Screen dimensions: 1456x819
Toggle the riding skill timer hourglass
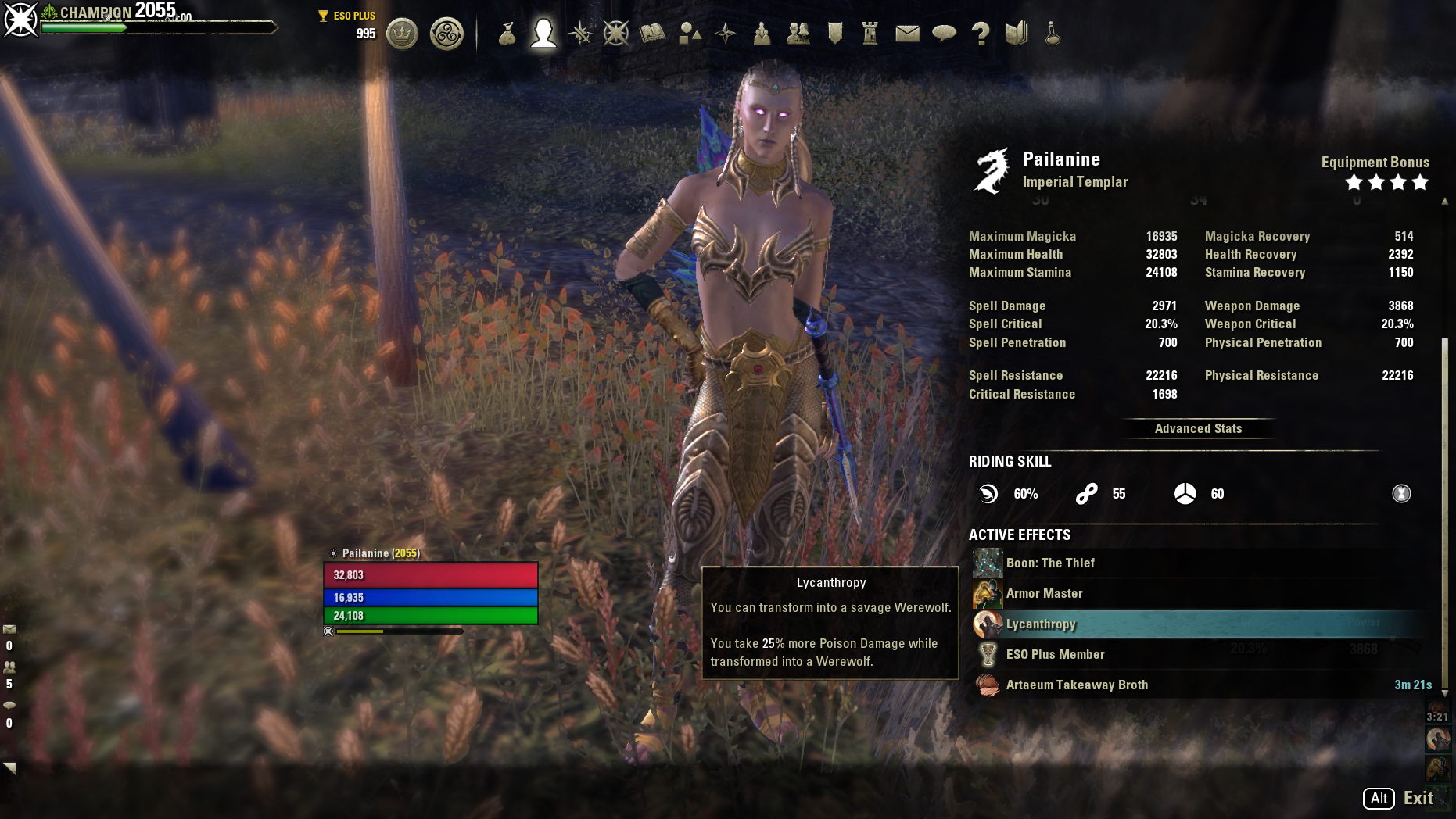[1402, 493]
